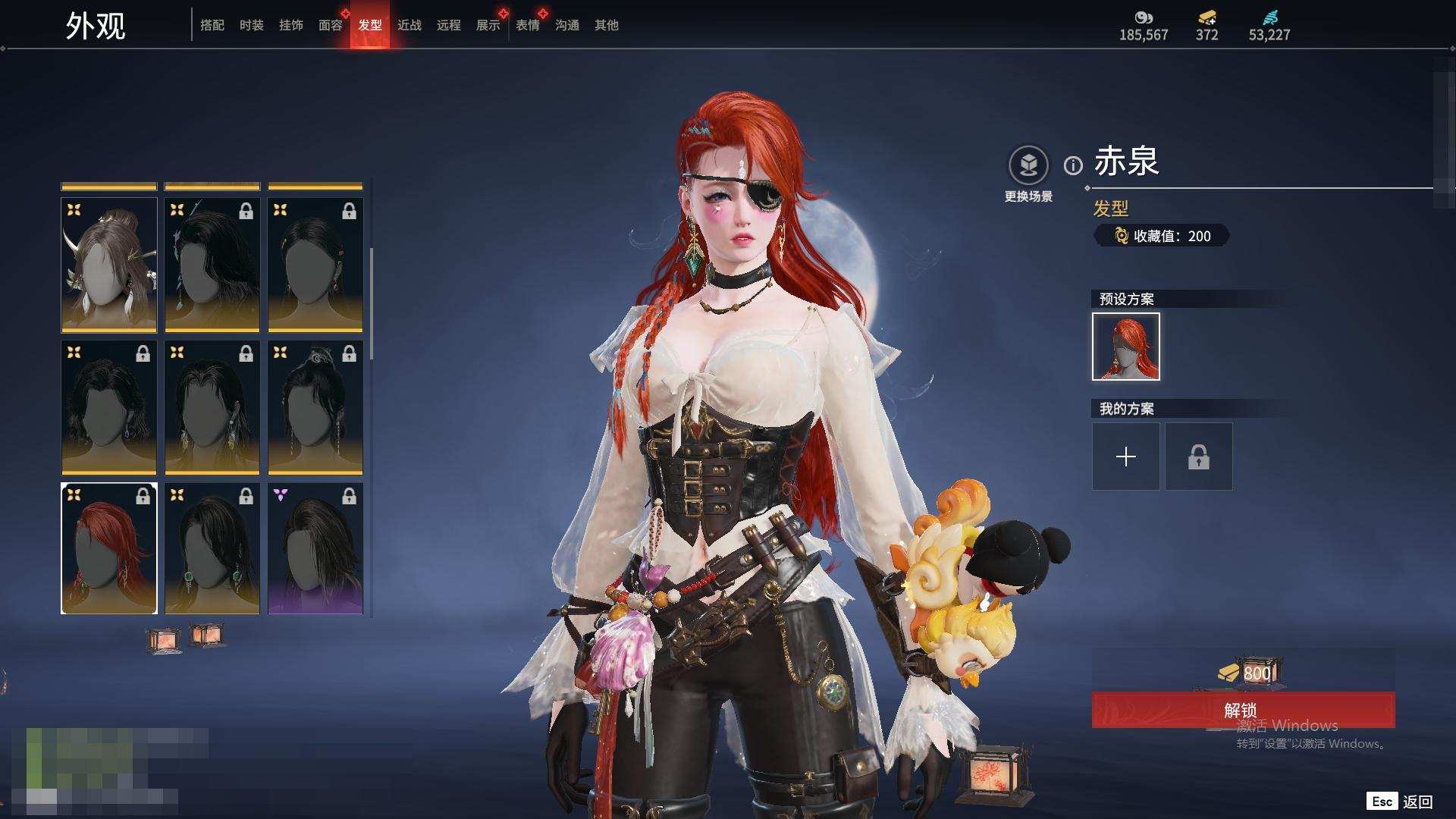This screenshot has width=1456, height=819.
Task: Switch to the 搭配 tab
Action: (212, 25)
